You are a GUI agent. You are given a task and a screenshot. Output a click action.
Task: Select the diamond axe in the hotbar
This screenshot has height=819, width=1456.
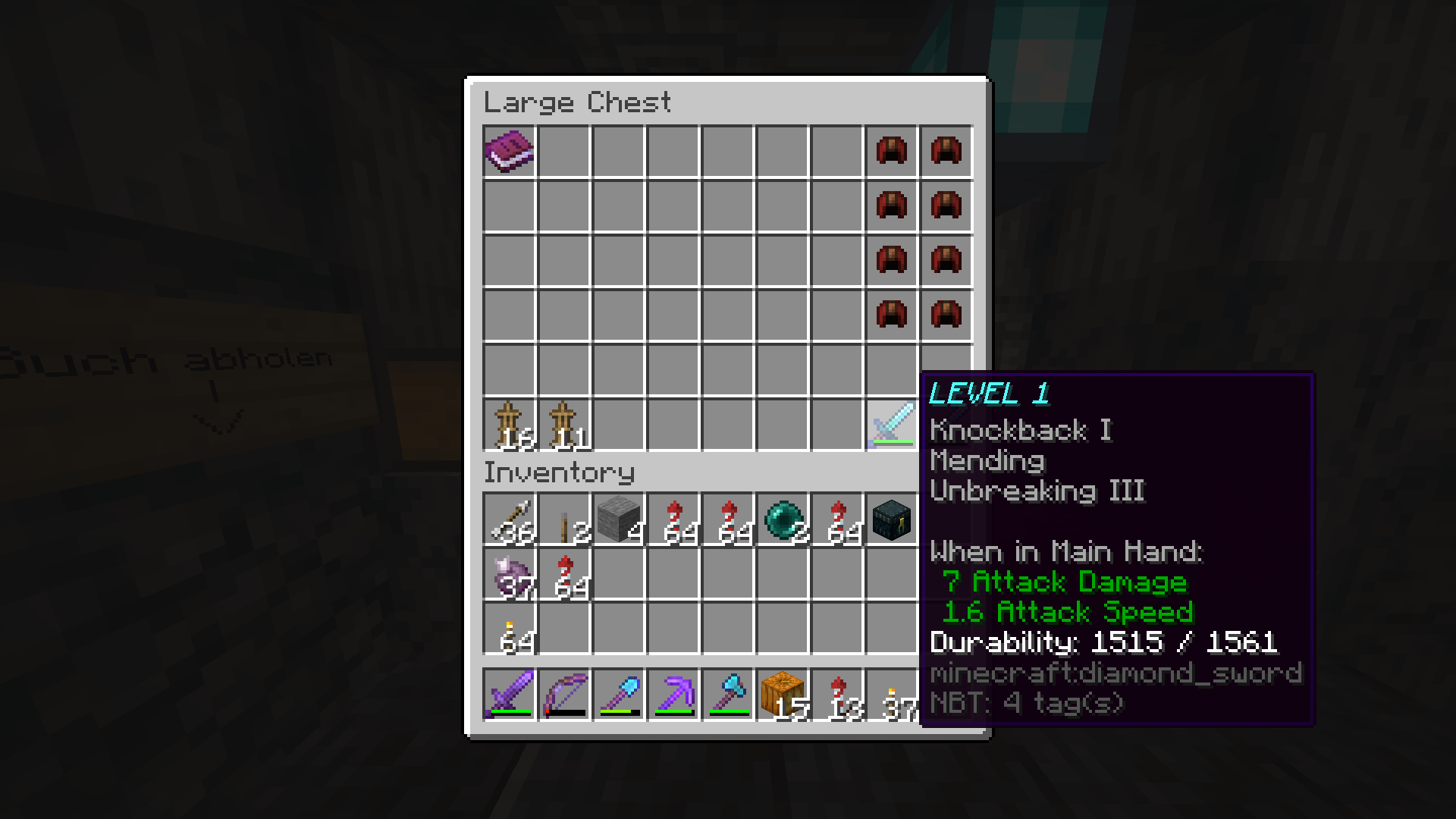click(x=727, y=694)
